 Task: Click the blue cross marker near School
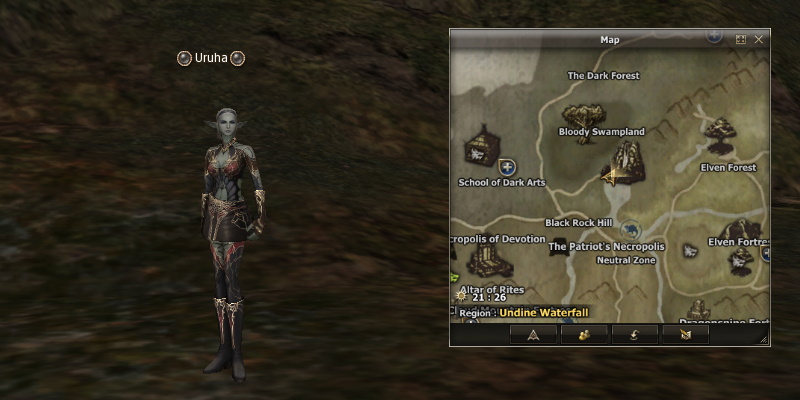pyautogui.click(x=507, y=166)
